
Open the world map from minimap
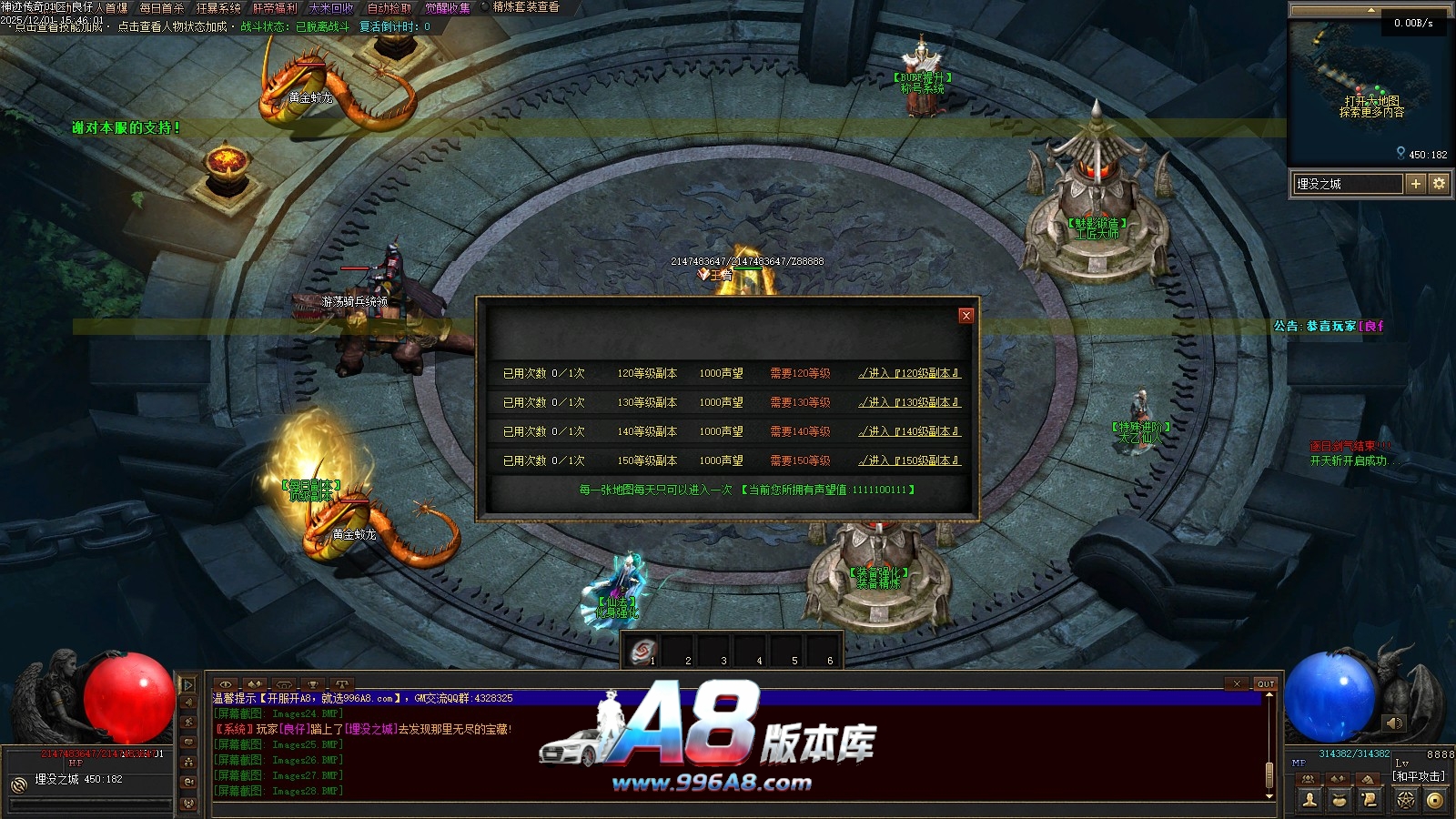(x=1371, y=106)
